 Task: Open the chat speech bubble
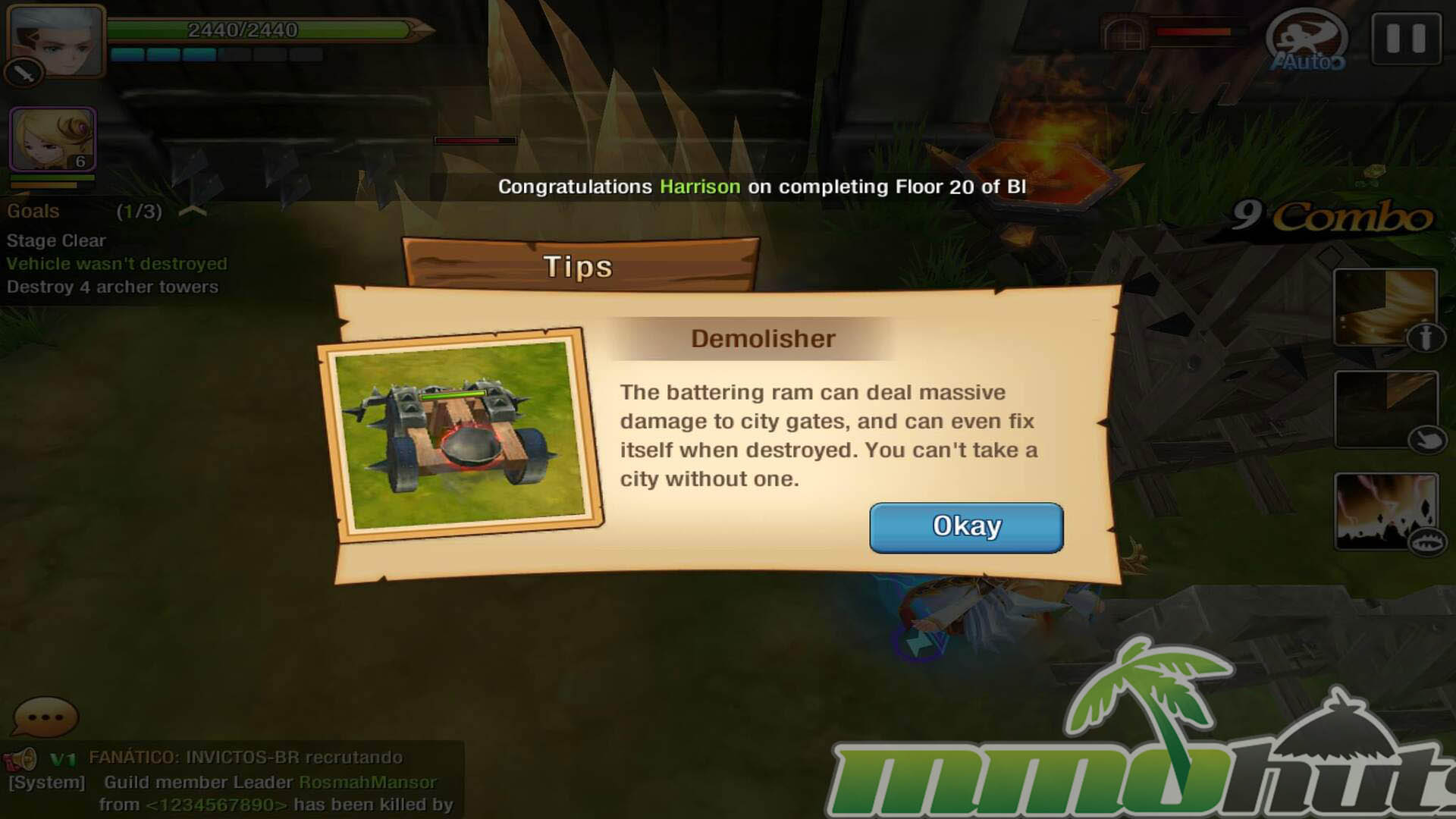pyautogui.click(x=45, y=717)
